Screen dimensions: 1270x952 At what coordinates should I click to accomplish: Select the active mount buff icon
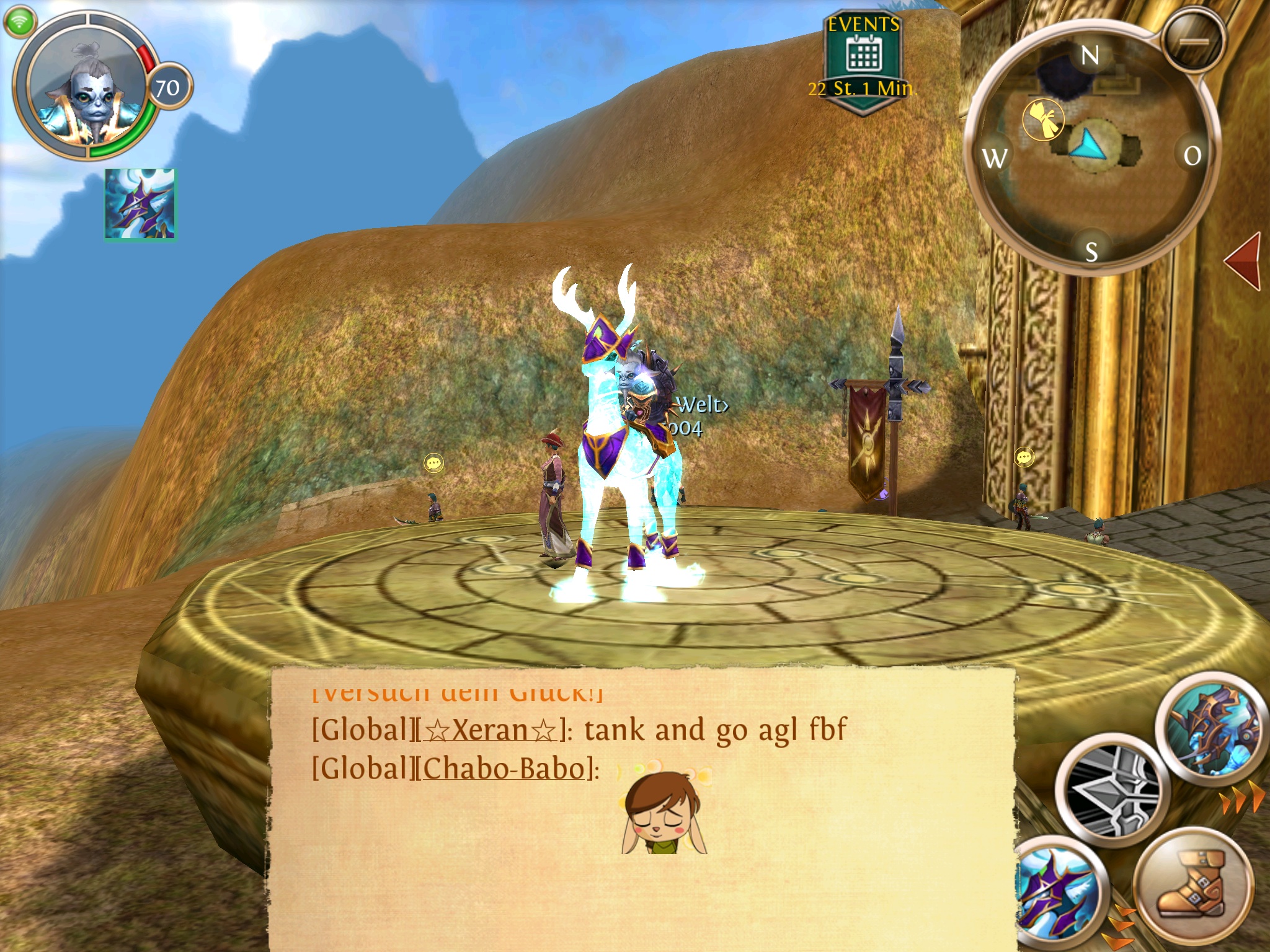pyautogui.click(x=140, y=204)
